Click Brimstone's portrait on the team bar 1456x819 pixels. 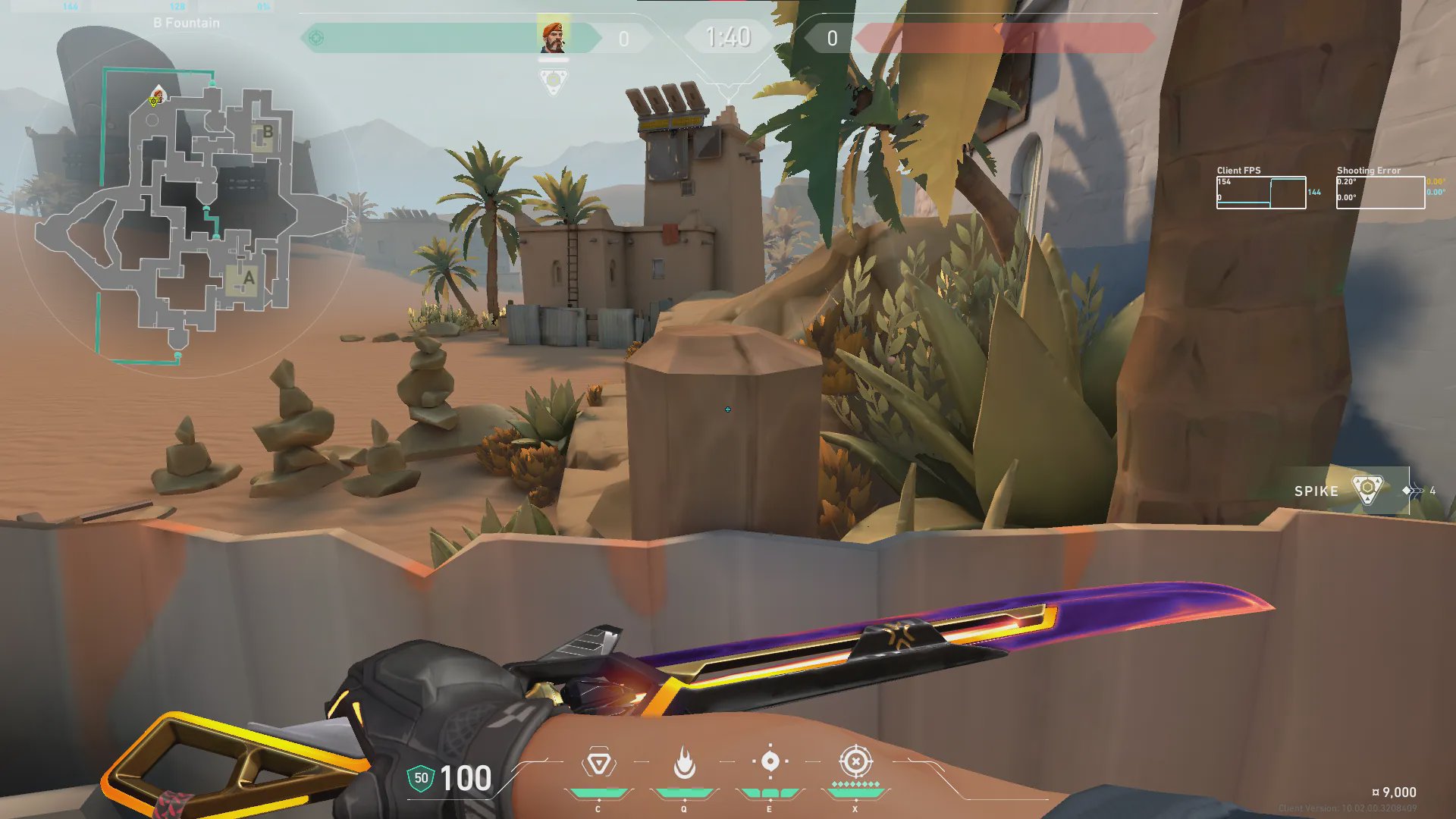pyautogui.click(x=553, y=37)
